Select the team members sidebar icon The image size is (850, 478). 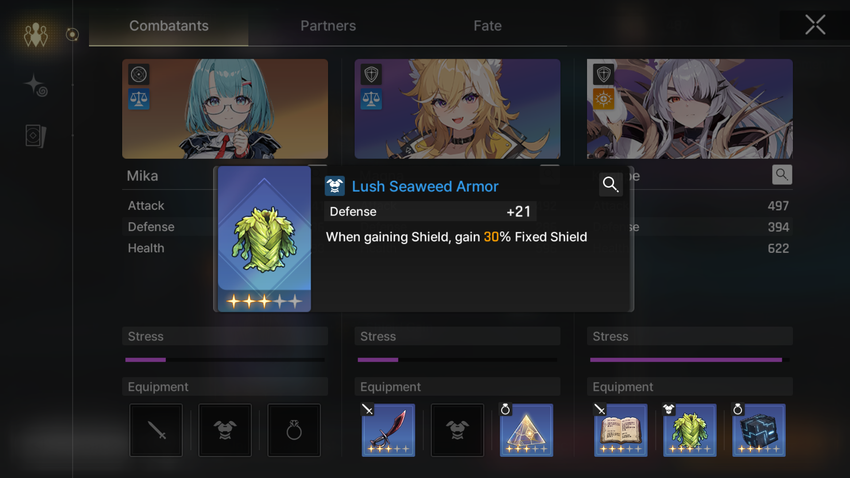click(x=36, y=36)
